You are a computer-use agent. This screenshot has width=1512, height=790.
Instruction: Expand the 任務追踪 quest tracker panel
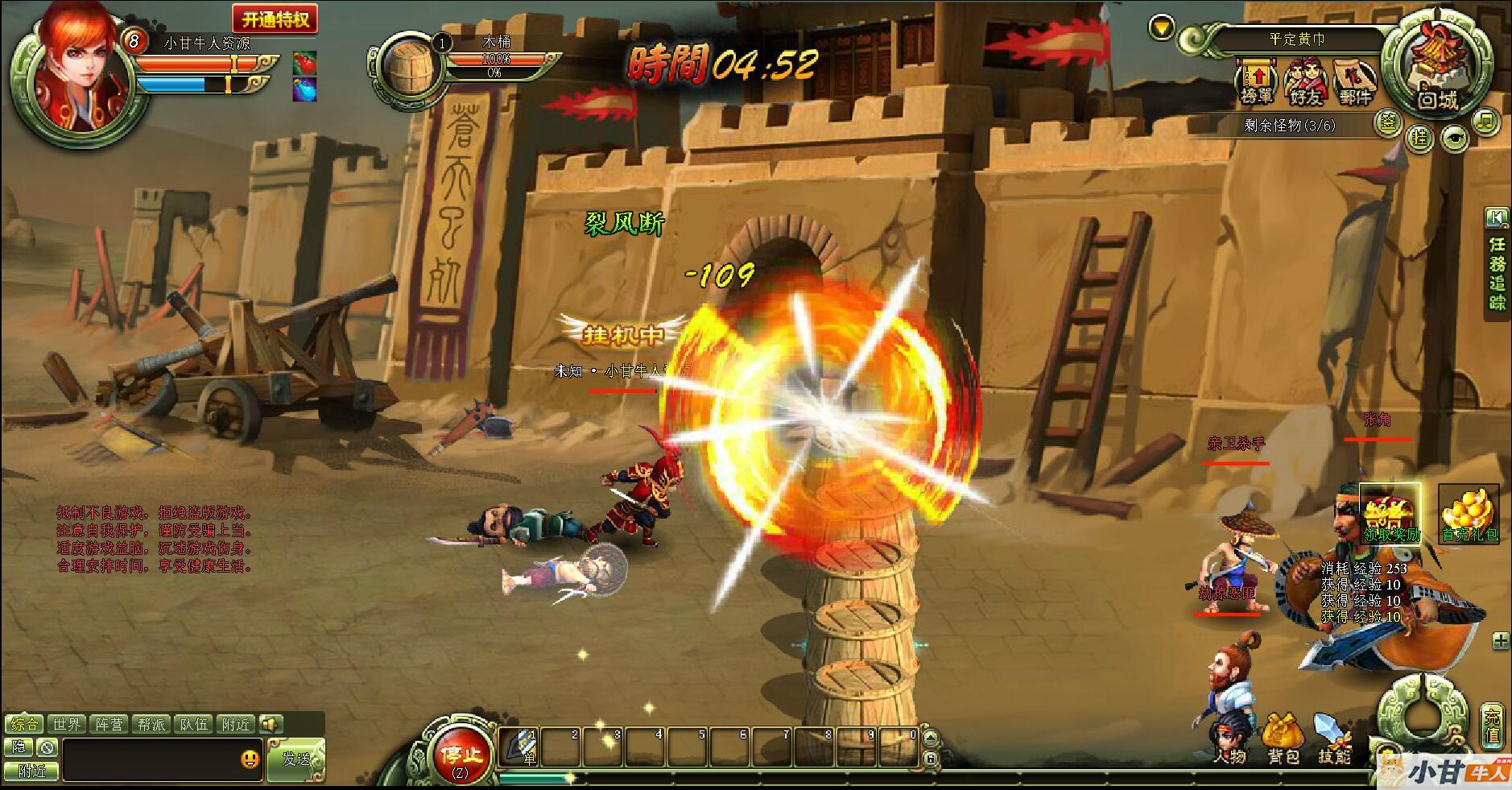(x=1497, y=217)
